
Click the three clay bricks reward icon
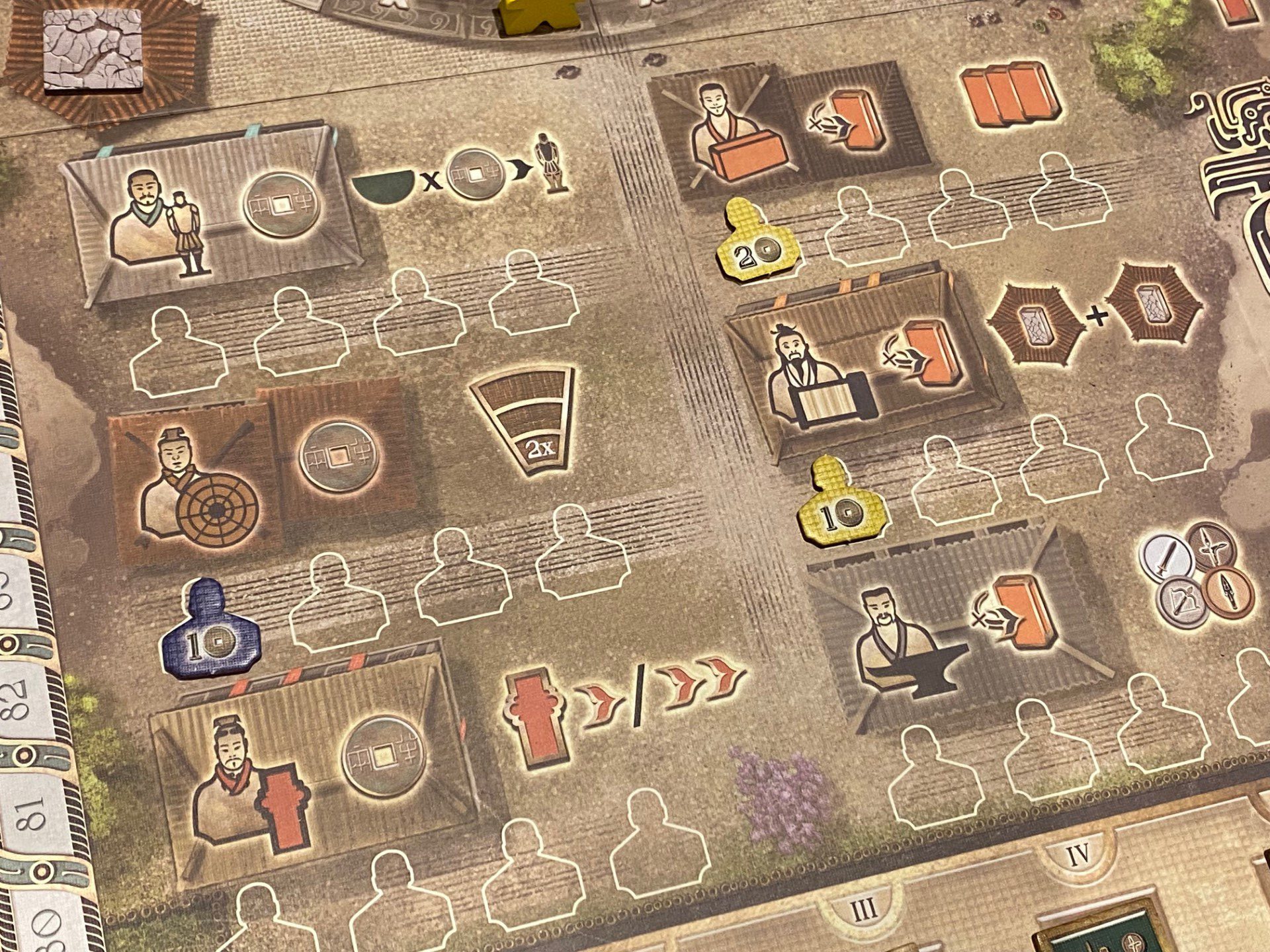[x=1009, y=95]
